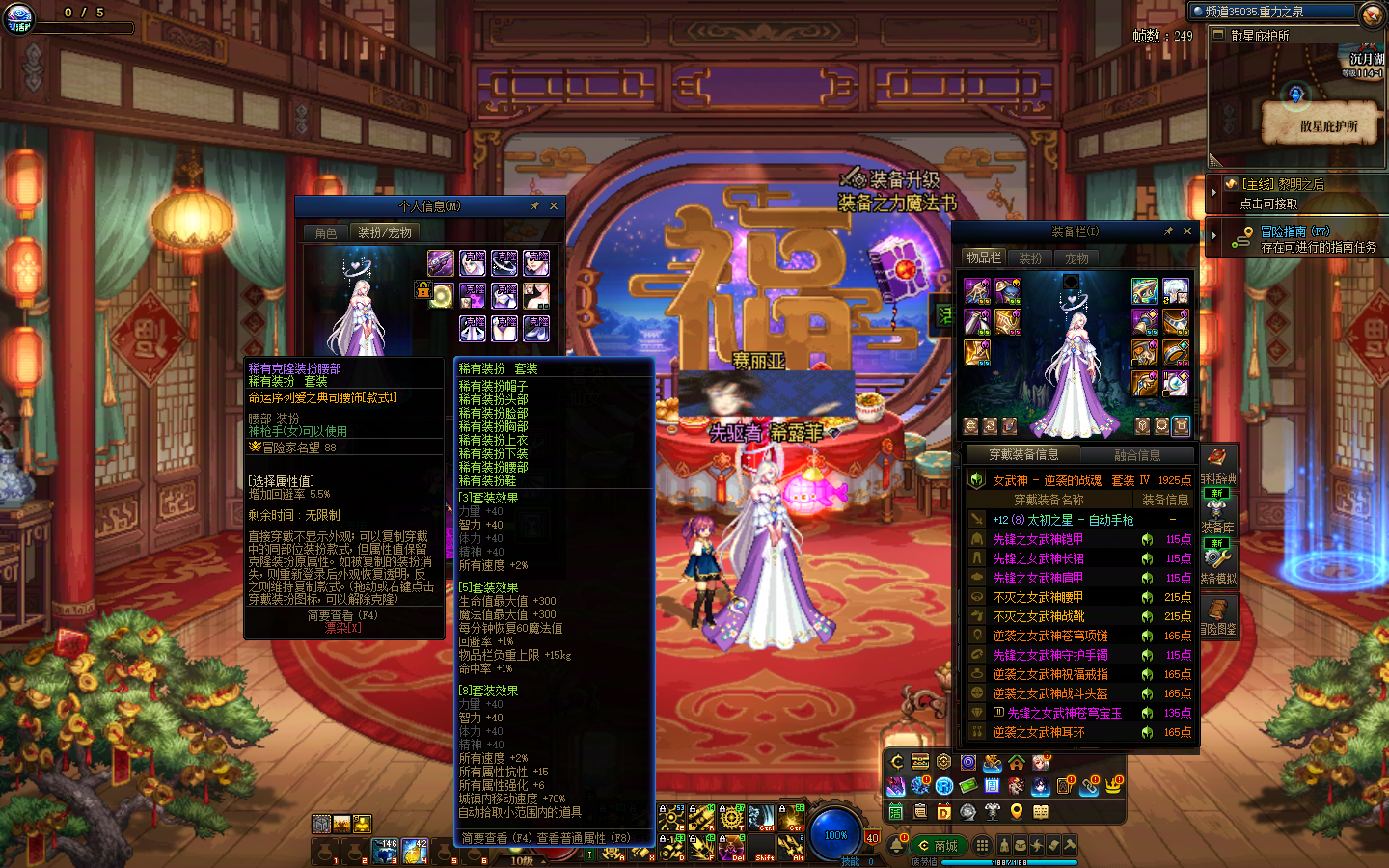This screenshot has height=868, width=1389.
Task: Open the channel selector 频道35035
Action: (1273, 12)
